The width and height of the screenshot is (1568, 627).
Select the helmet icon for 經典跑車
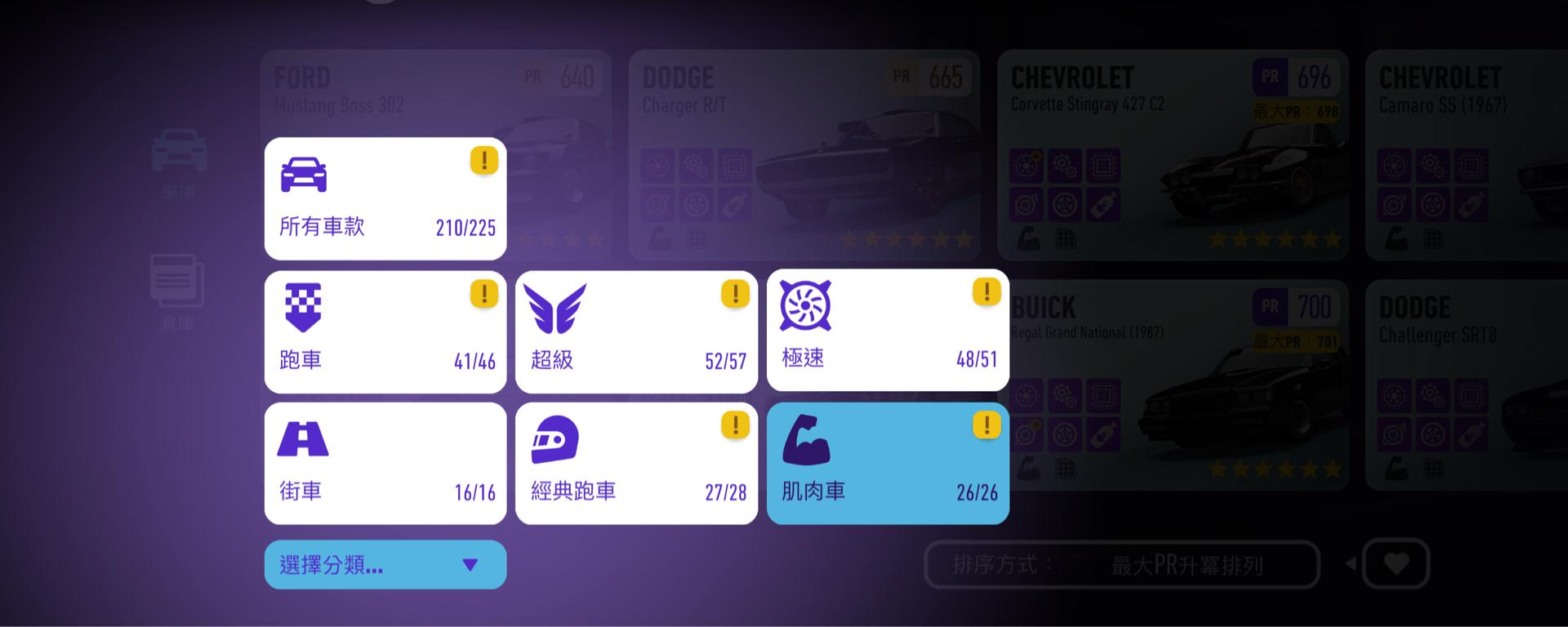[556, 439]
